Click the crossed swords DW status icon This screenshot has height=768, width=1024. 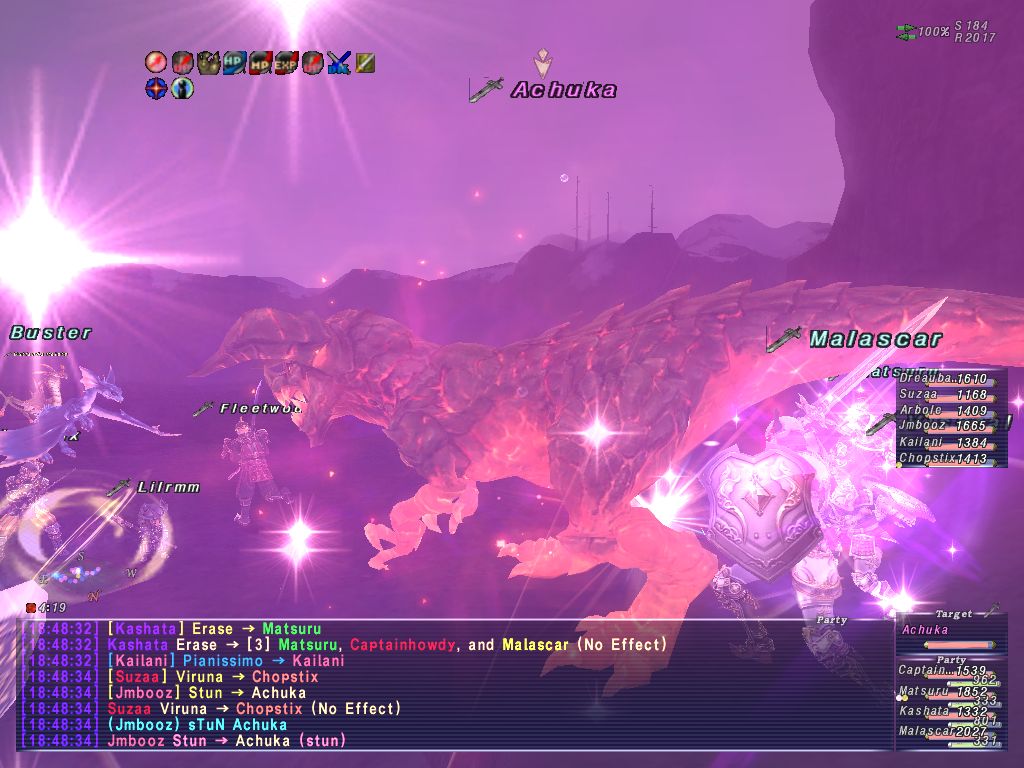pos(339,63)
